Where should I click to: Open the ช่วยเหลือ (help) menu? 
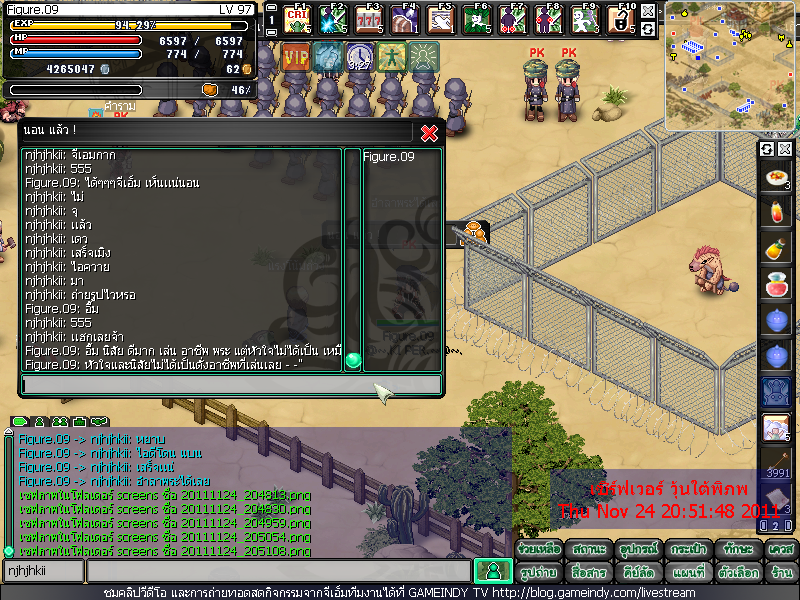click(x=539, y=549)
